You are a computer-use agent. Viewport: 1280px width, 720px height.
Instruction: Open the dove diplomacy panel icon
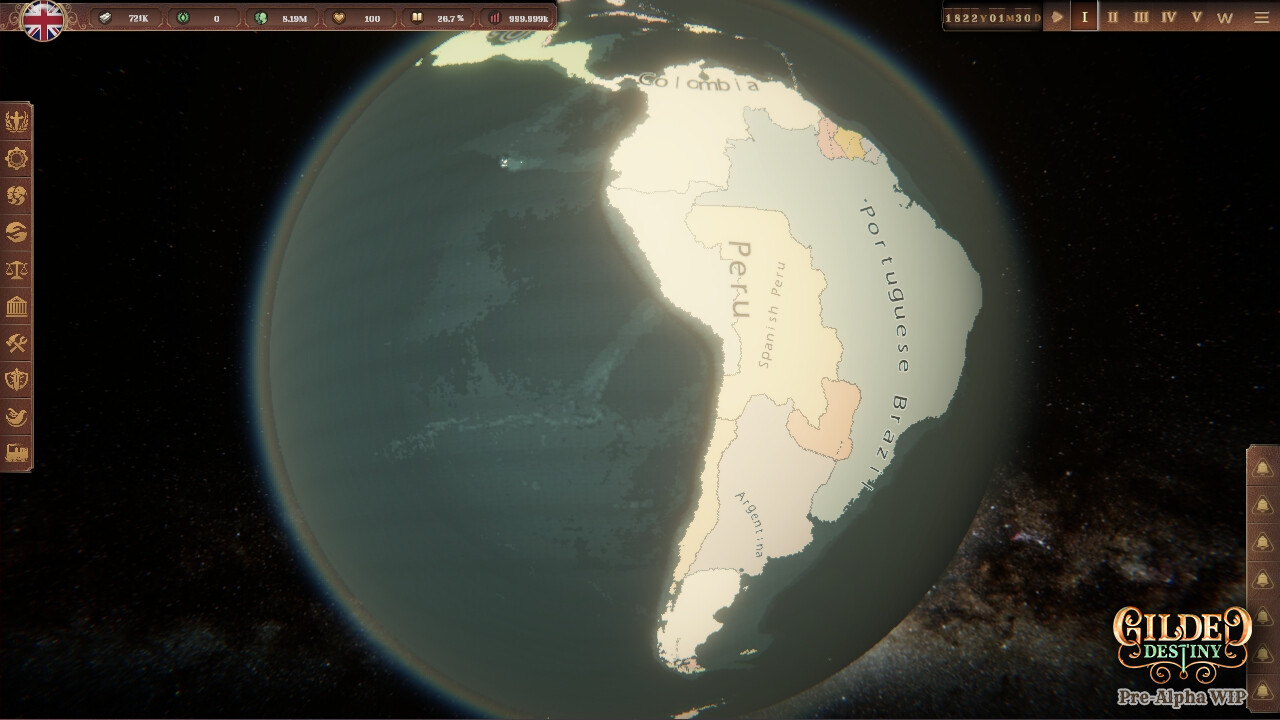tap(17, 417)
